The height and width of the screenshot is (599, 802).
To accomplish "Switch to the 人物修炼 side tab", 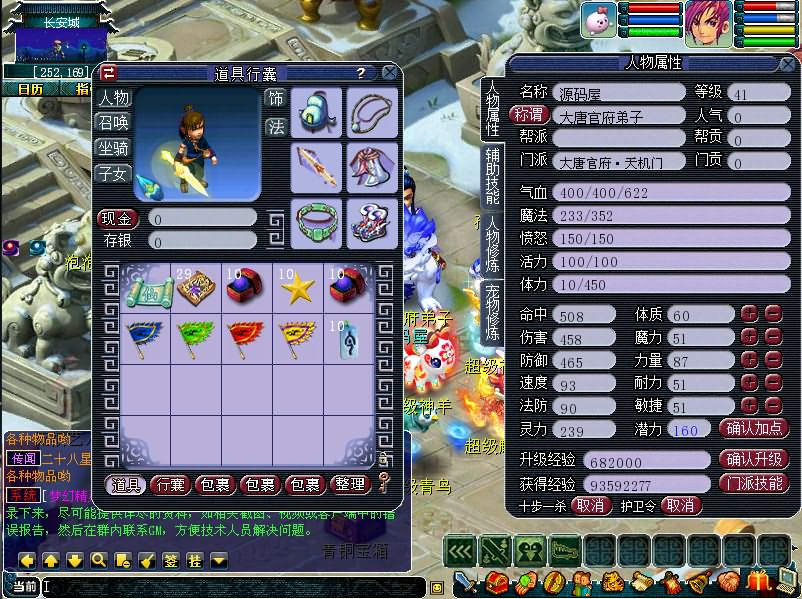I will click(x=493, y=243).
